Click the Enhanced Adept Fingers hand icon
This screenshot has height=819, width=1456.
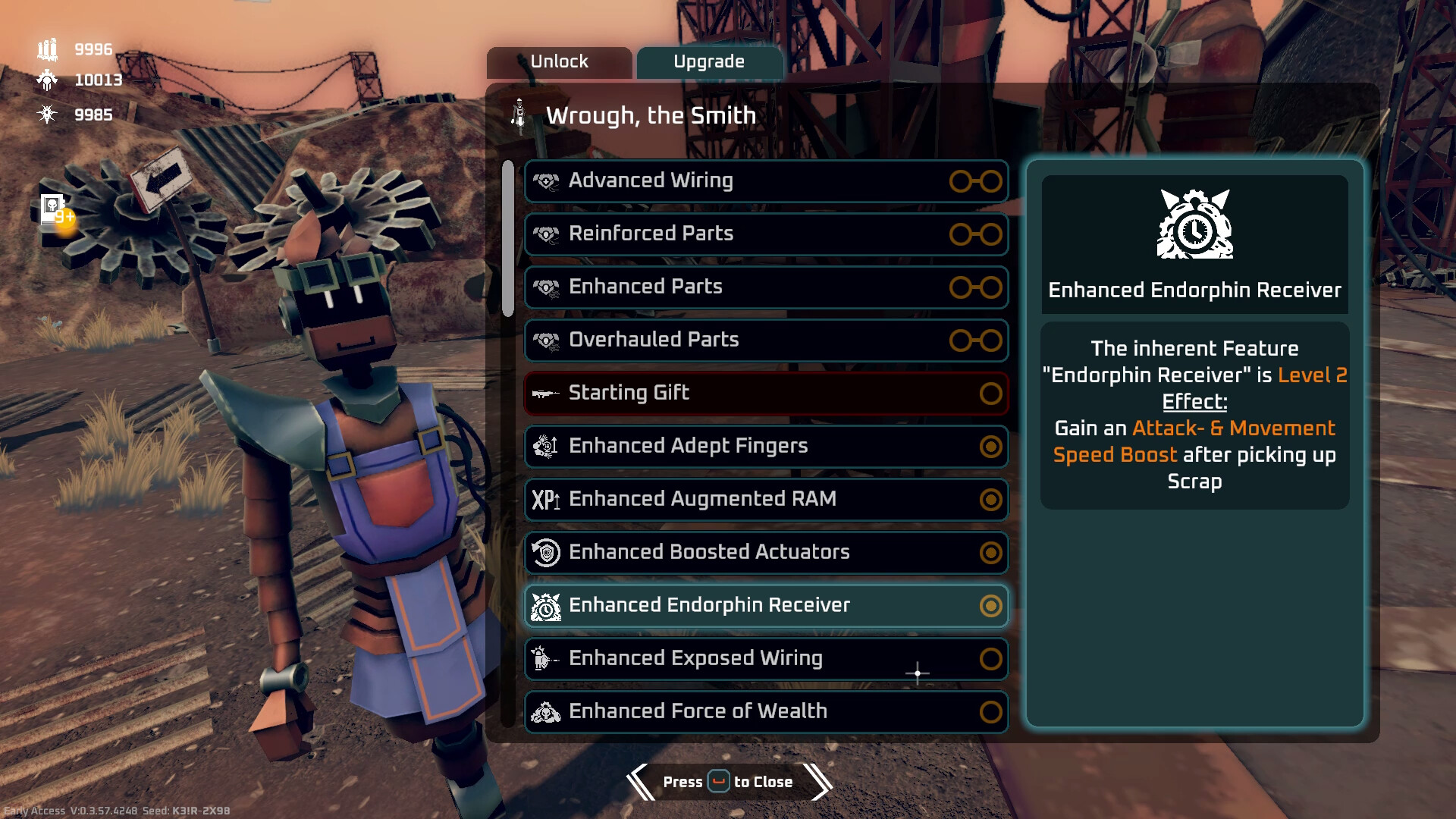pyautogui.click(x=542, y=446)
